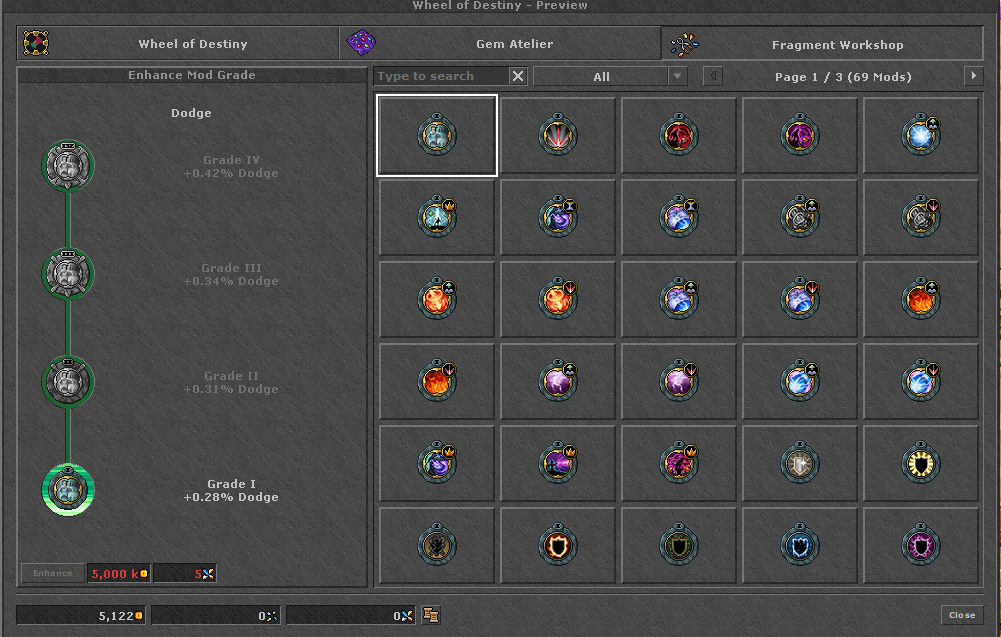Click the mod search input field

(441, 76)
